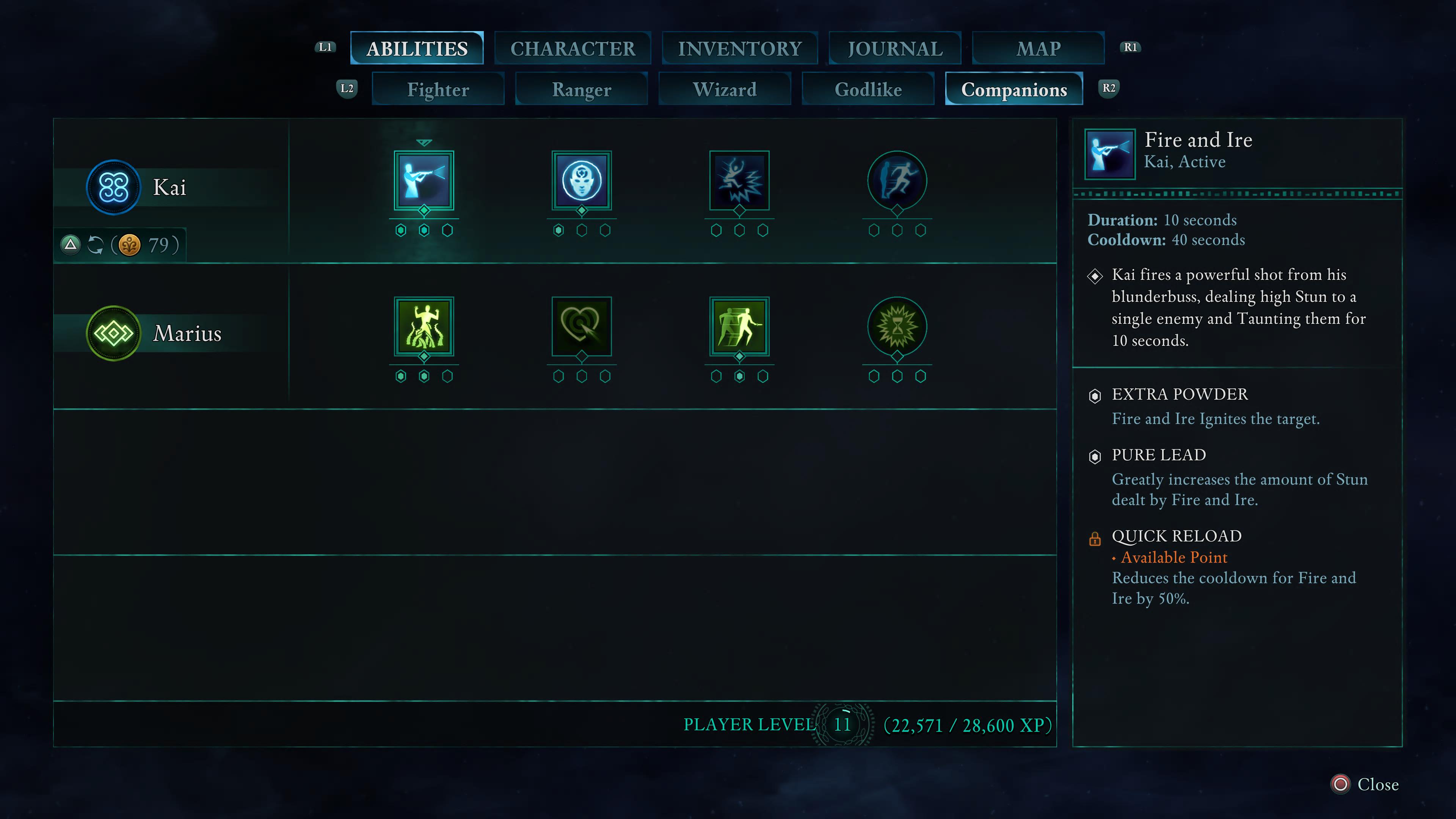Select Kai's Fire and Ire ability

pos(424,181)
